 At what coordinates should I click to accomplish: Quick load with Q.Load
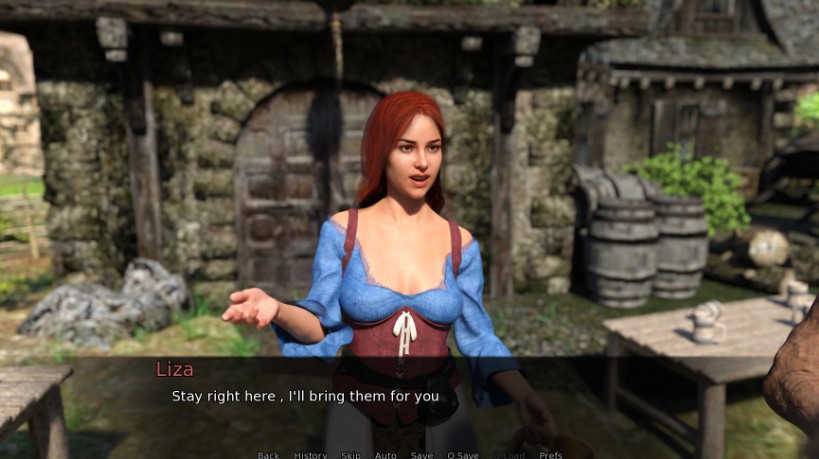509,455
